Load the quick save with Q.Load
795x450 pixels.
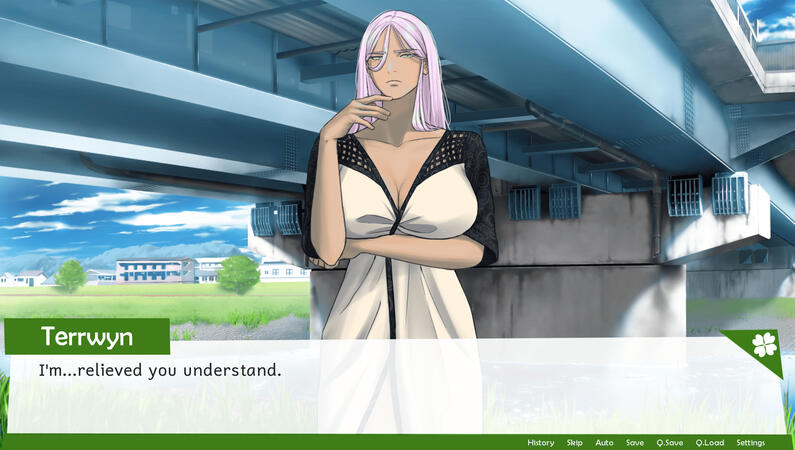tap(710, 443)
